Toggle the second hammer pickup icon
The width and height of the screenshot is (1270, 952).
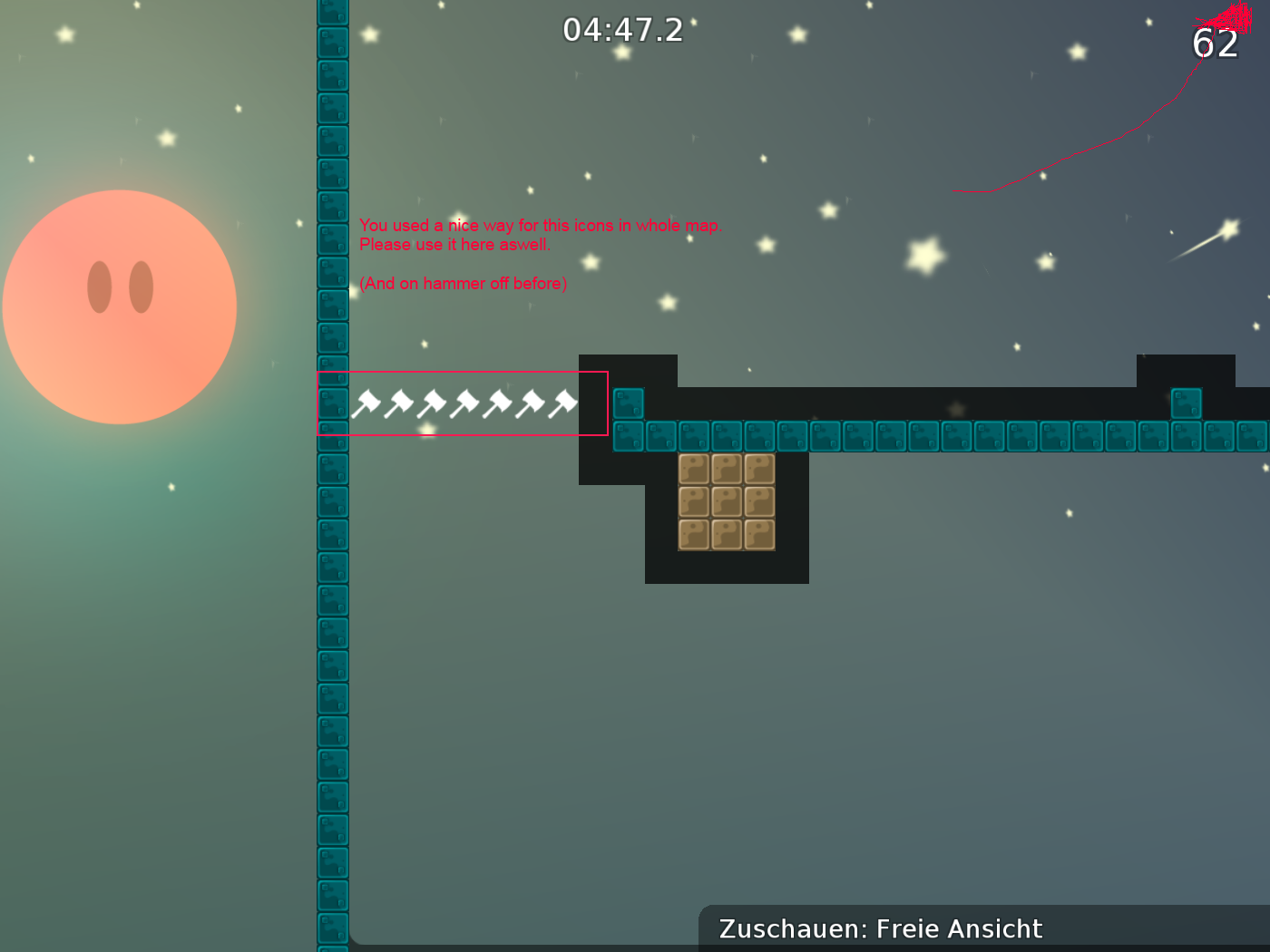398,403
